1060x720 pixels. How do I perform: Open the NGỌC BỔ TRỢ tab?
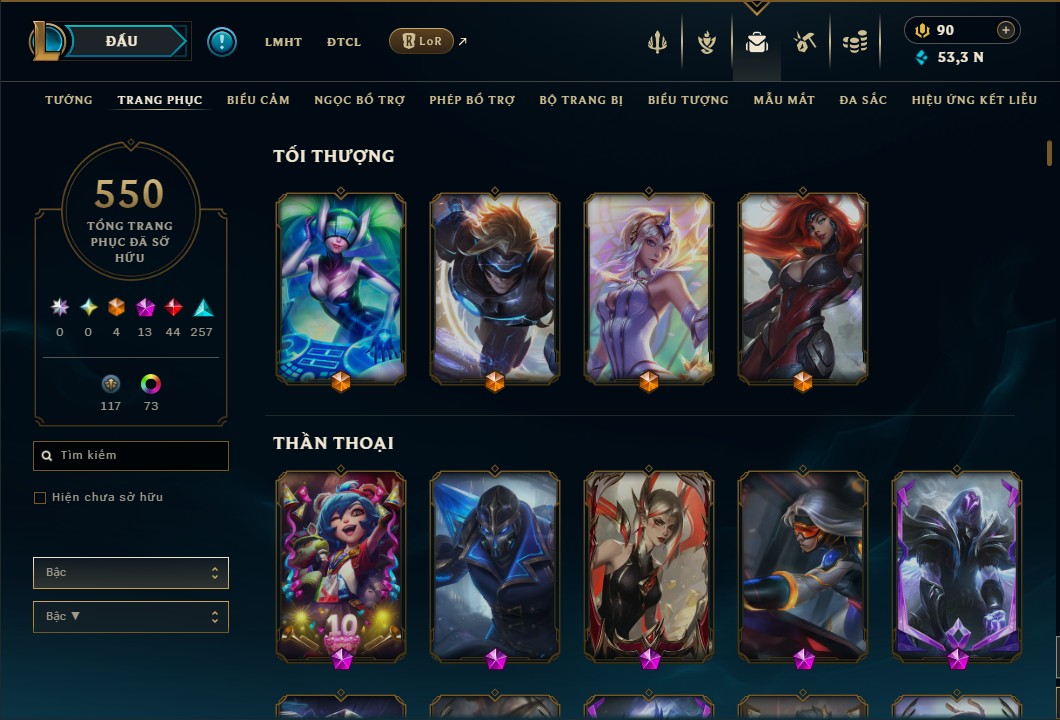coord(359,100)
